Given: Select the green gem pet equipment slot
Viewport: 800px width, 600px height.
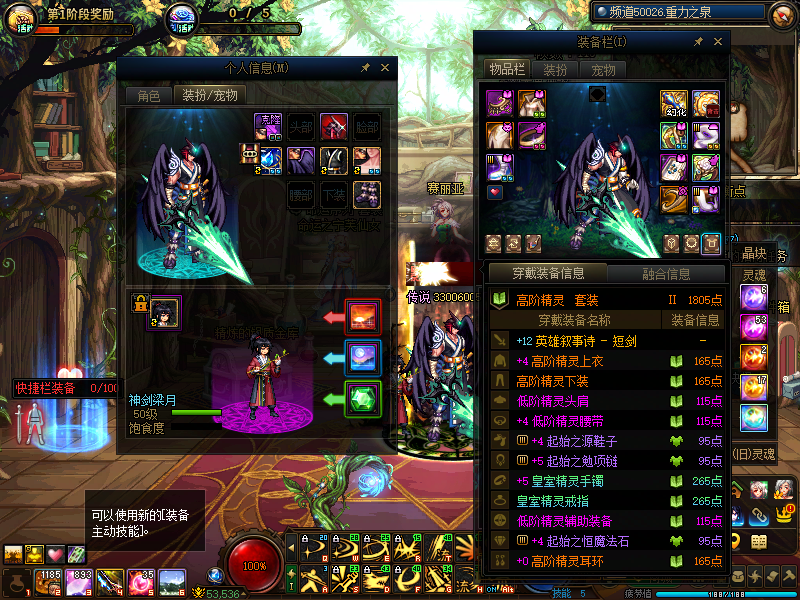Looking at the screenshot, I should (363, 399).
